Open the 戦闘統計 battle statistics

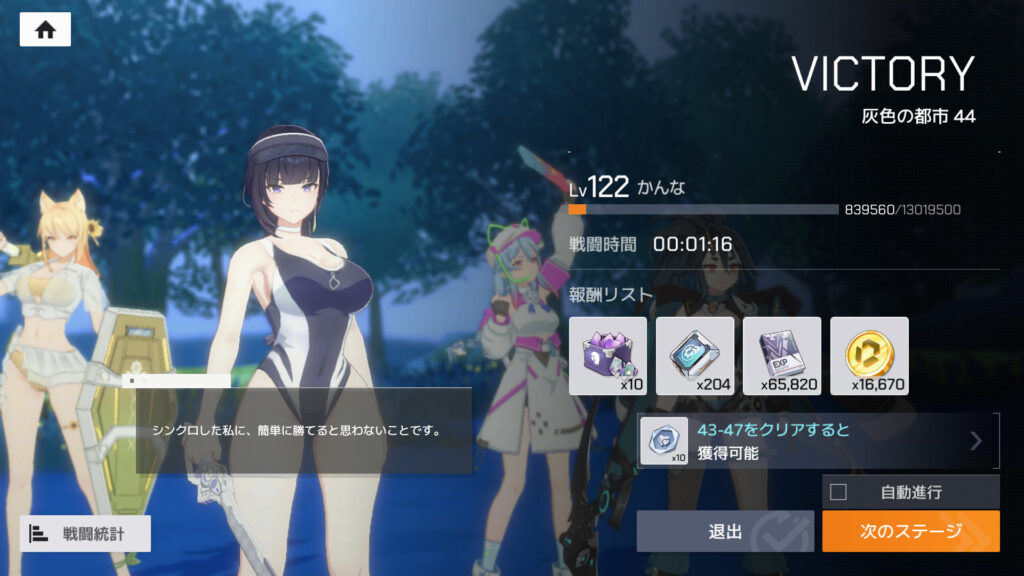(x=85, y=533)
